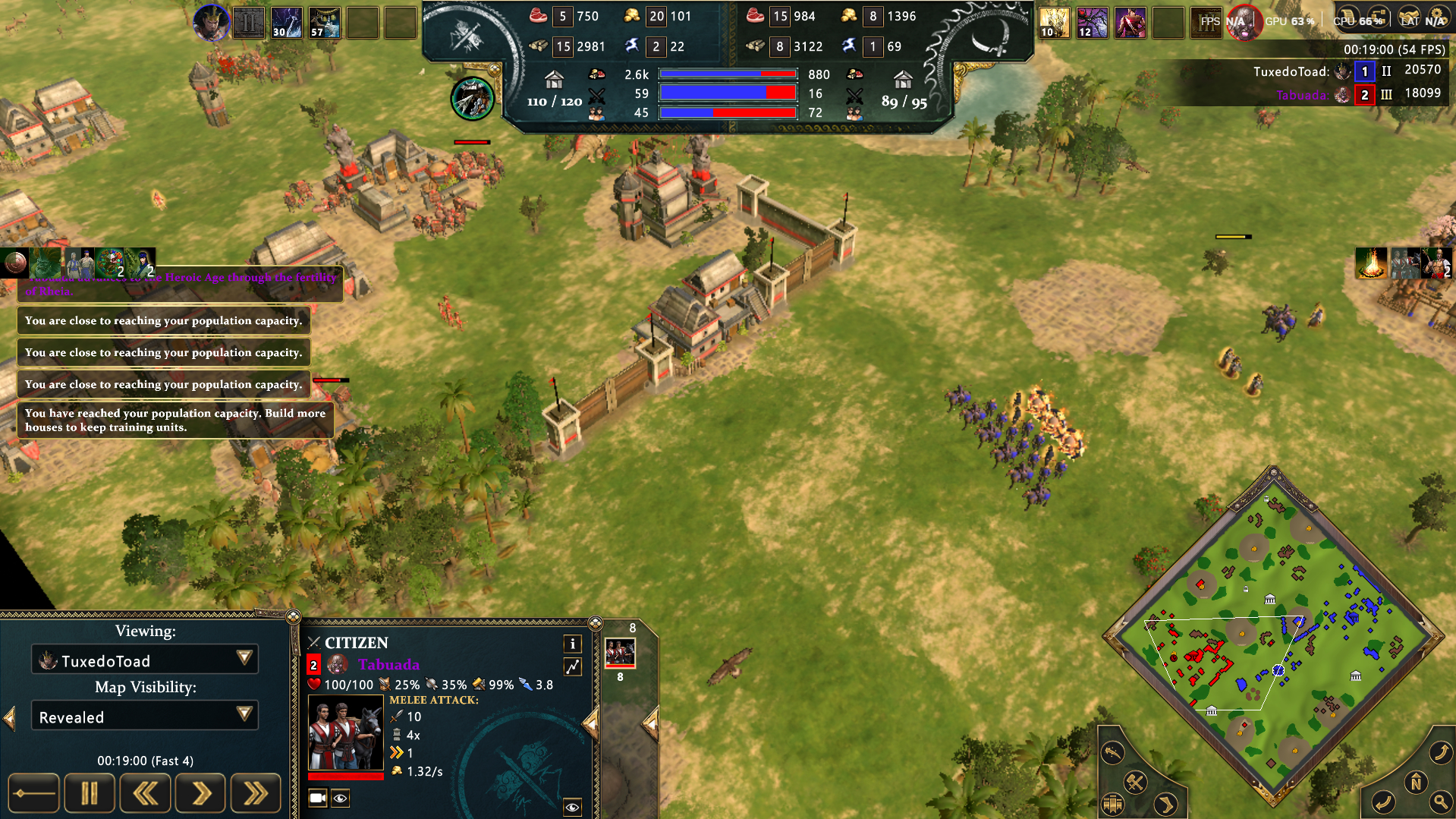Screen dimensions: 1456x819
Task: Click the magnifying glass zoom button
Action: click(1439, 801)
